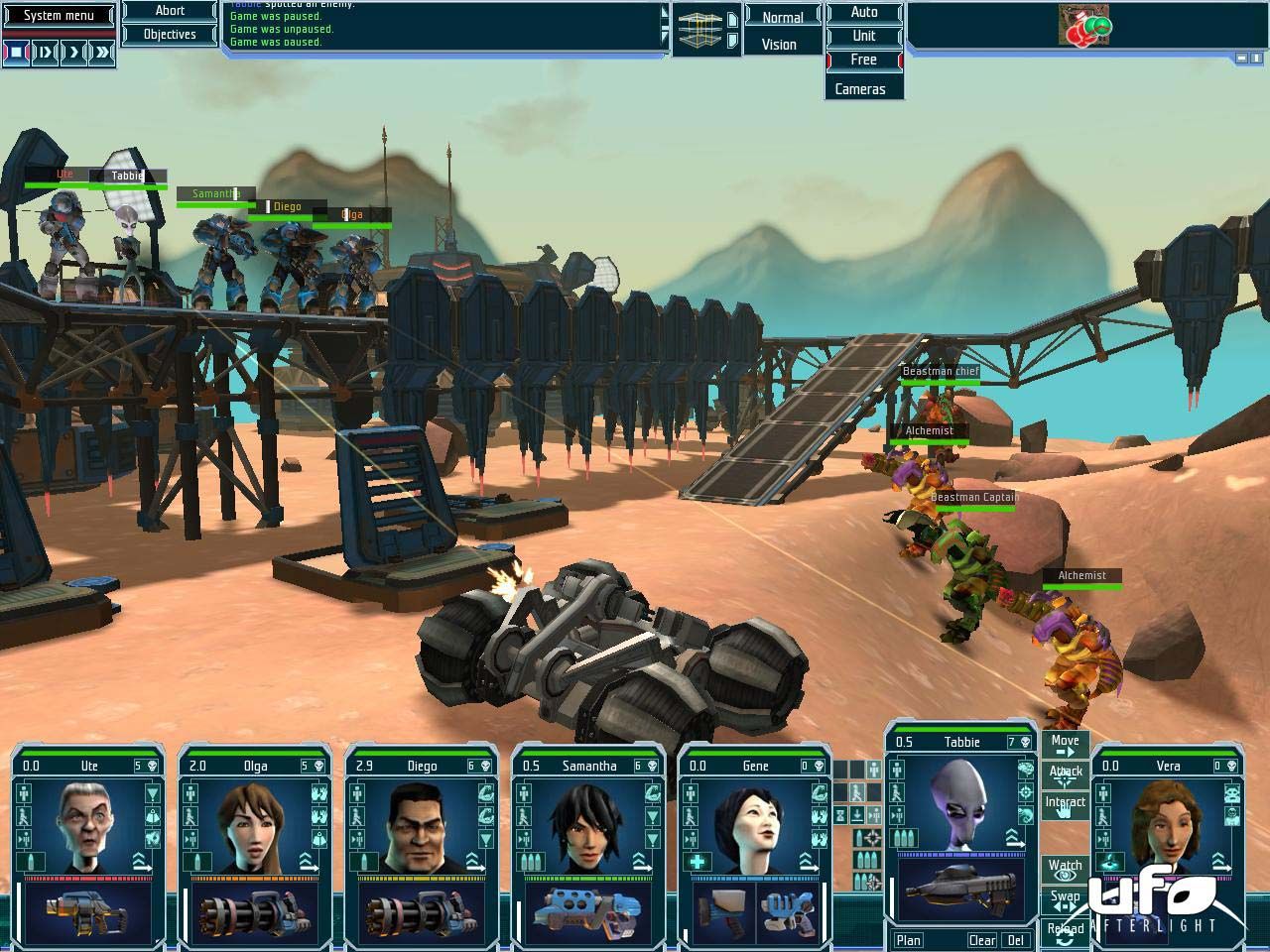1270x952 pixels.
Task: Set the camera to Unit follow
Action: pyautogui.click(x=863, y=36)
